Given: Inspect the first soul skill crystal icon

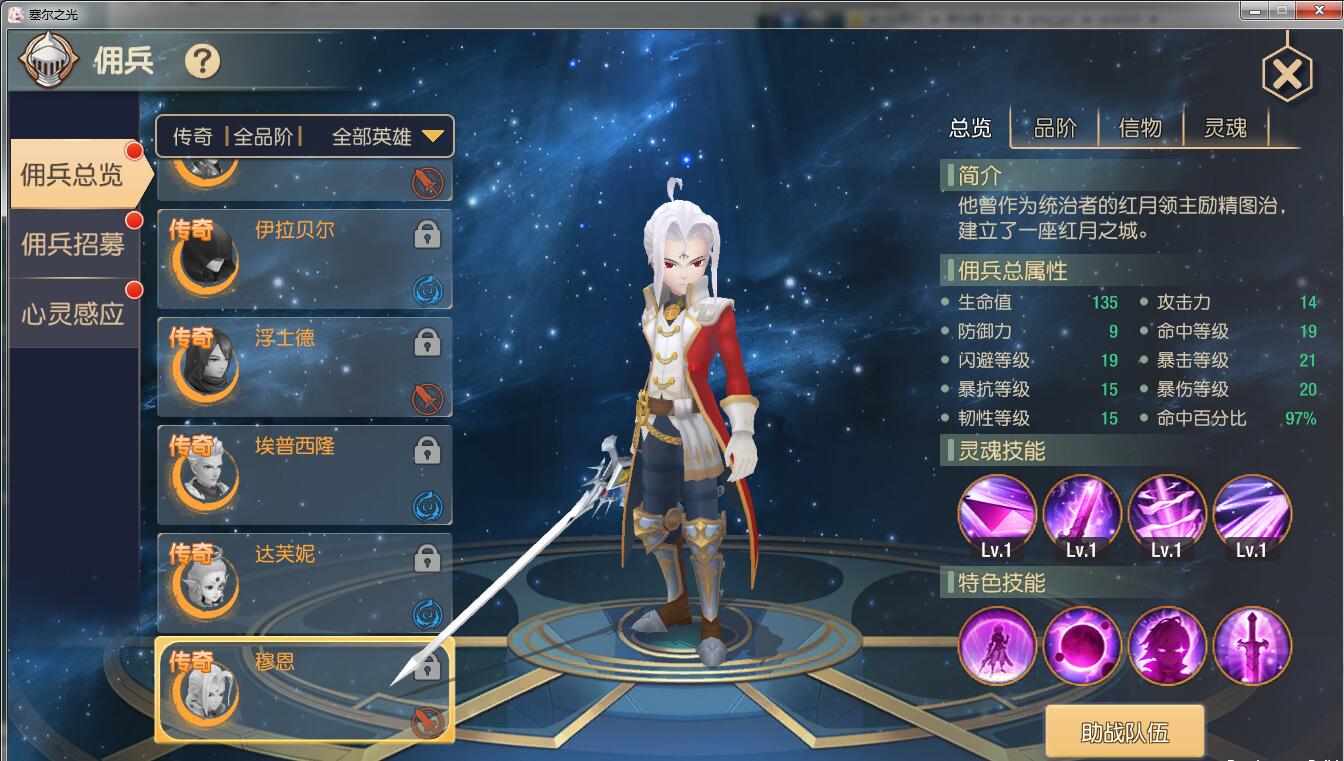Looking at the screenshot, I should (997, 514).
